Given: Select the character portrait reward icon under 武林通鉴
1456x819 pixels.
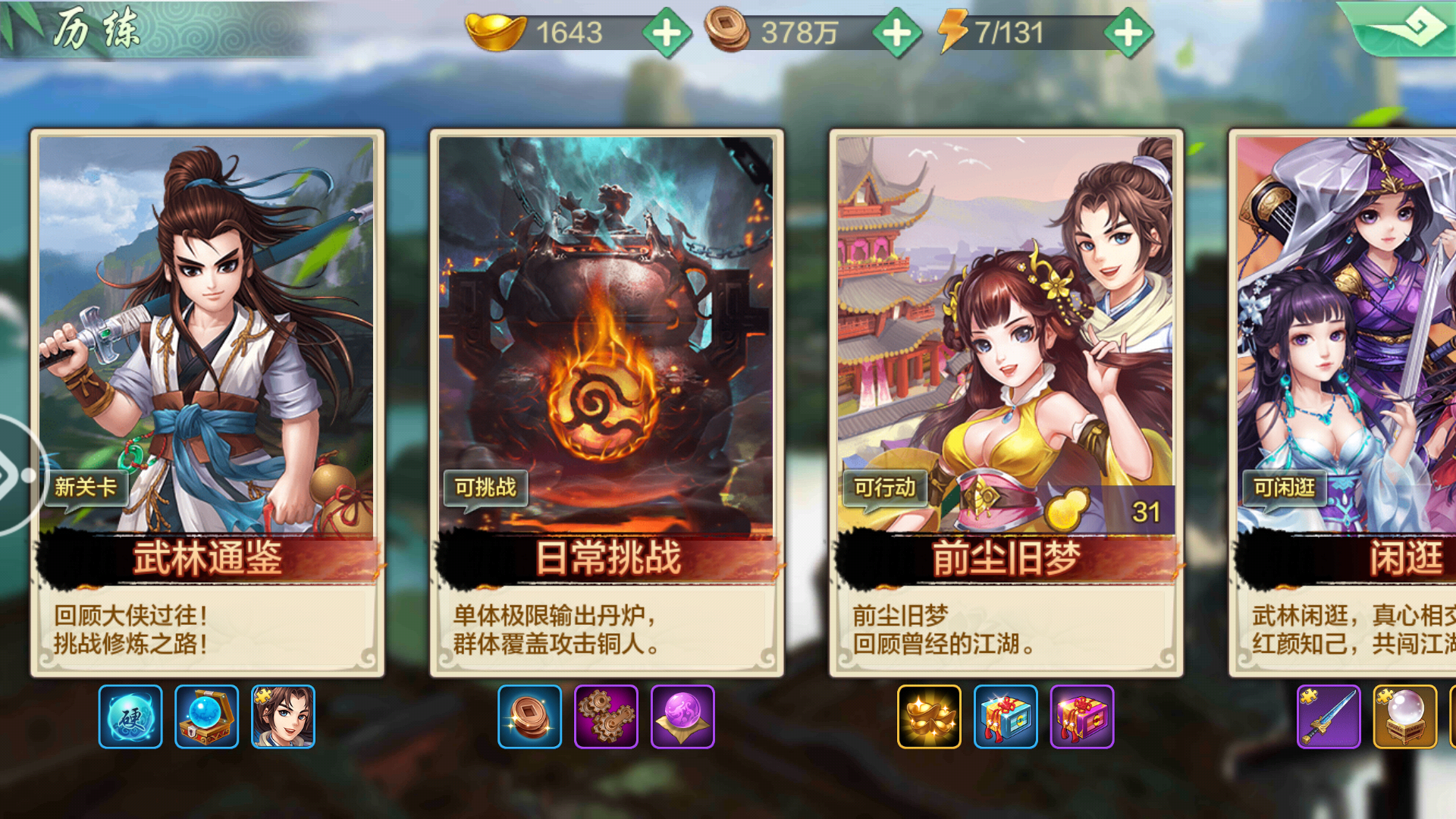Looking at the screenshot, I should (282, 717).
